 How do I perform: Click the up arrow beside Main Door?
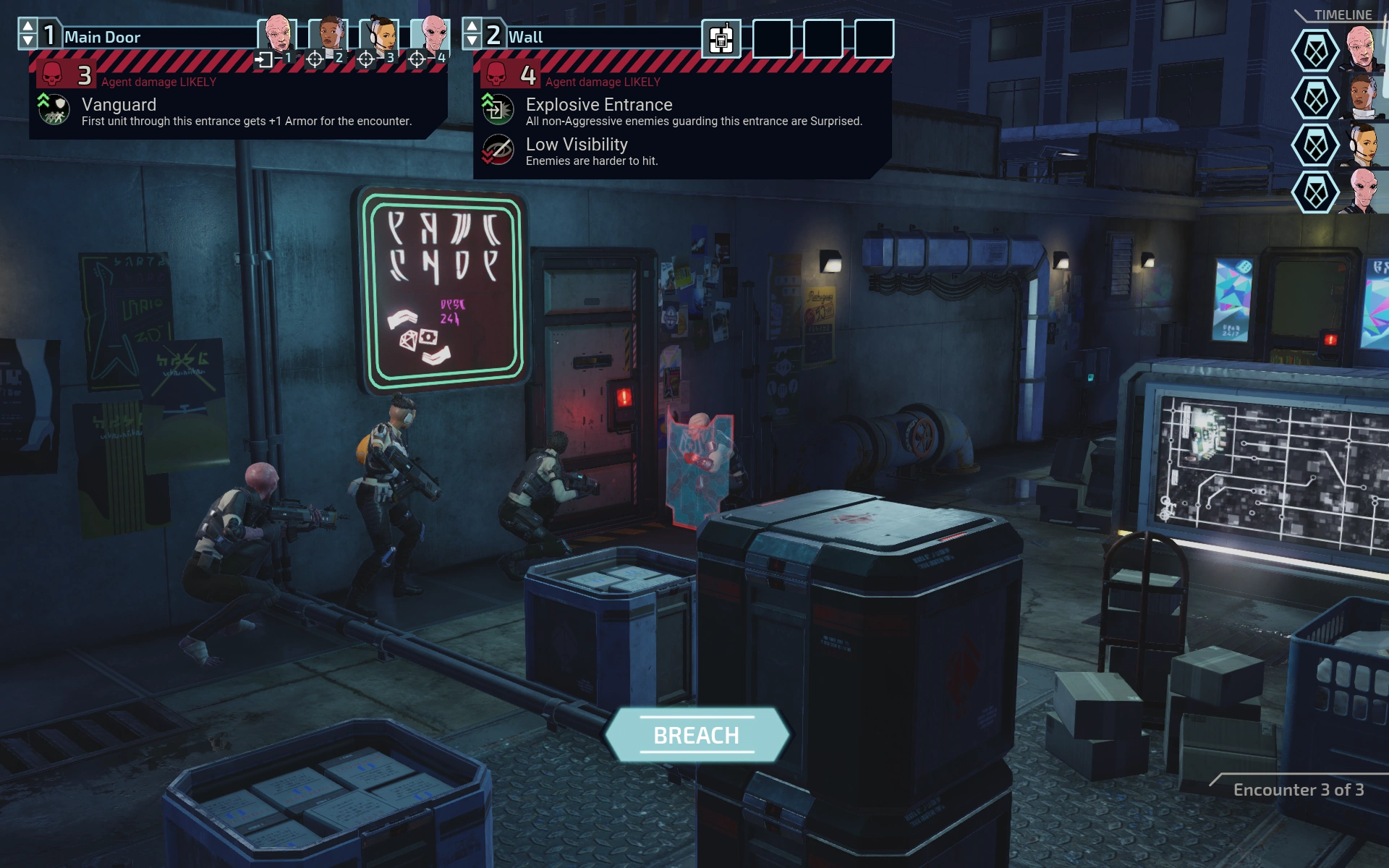27,27
